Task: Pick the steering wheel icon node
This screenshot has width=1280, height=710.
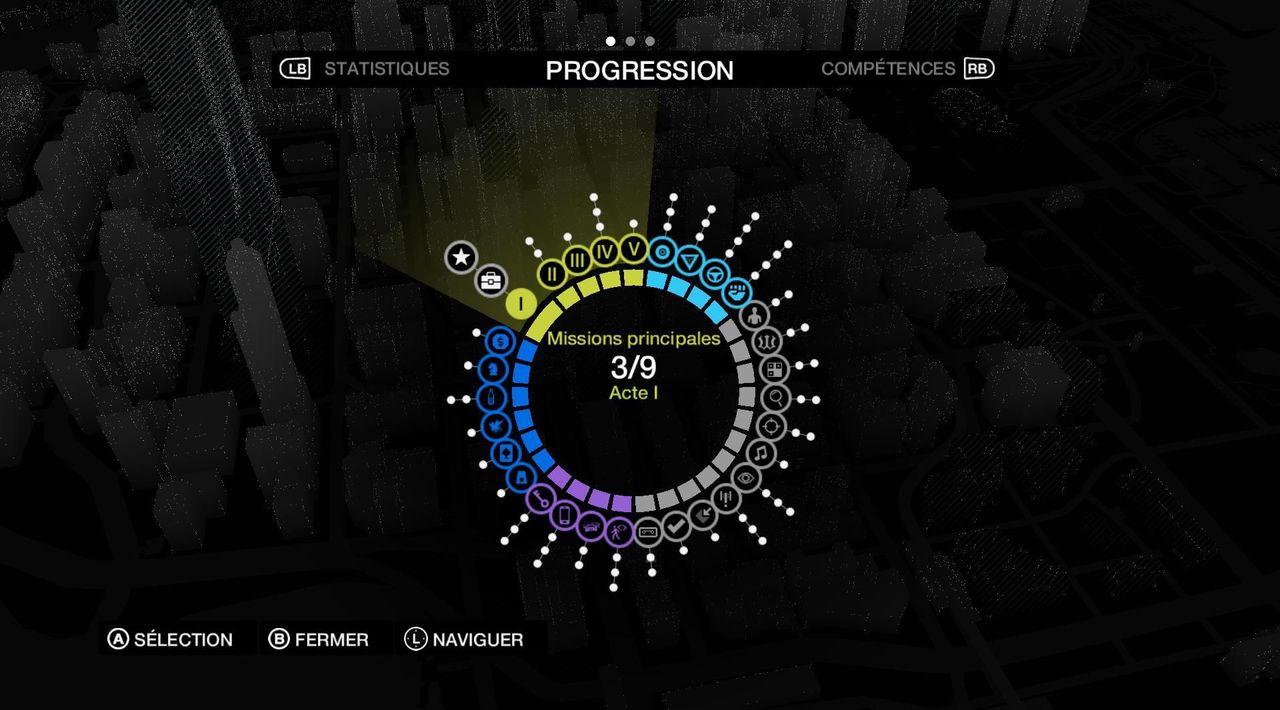Action: pos(712,272)
